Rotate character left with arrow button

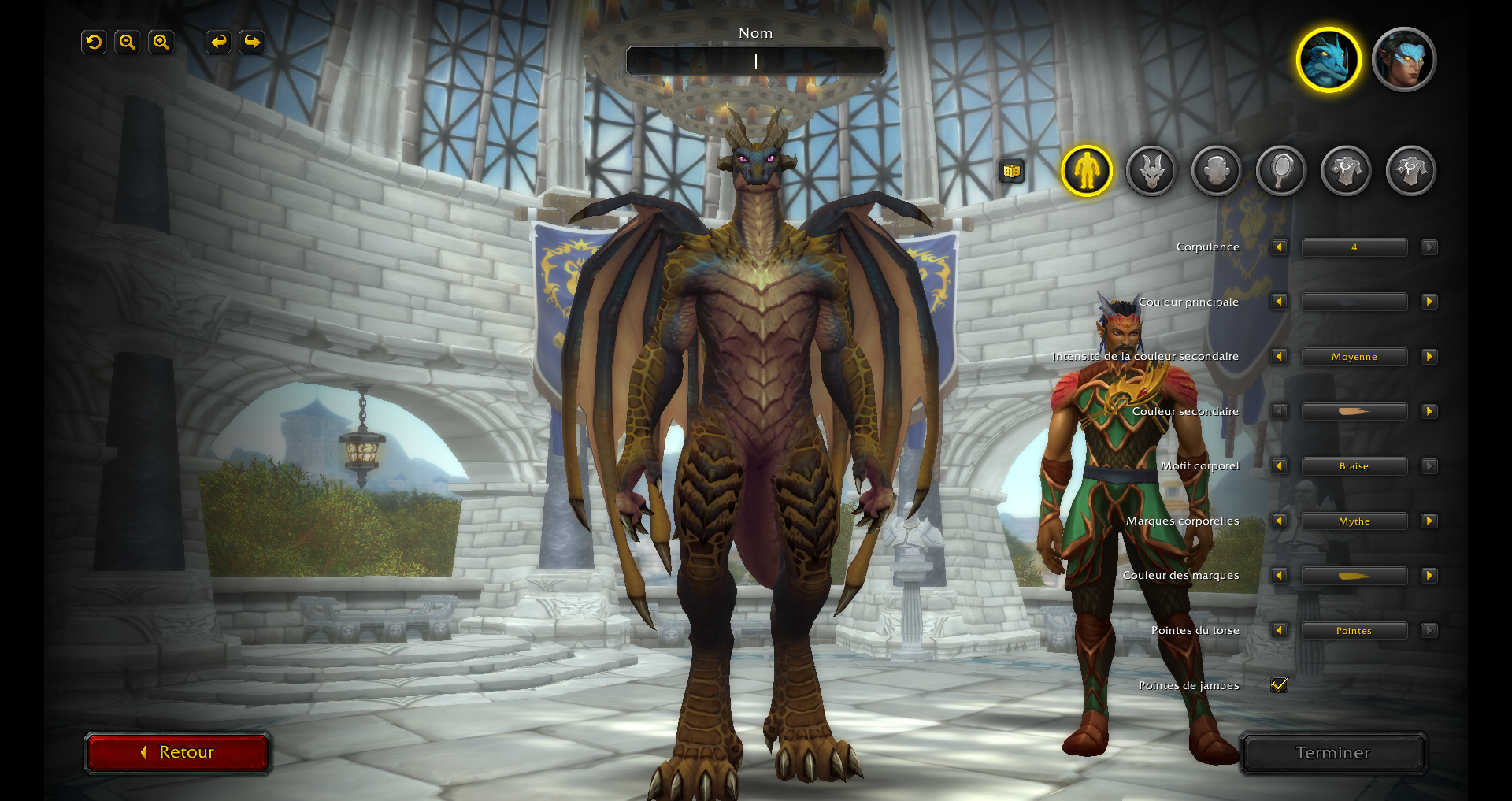pos(218,43)
